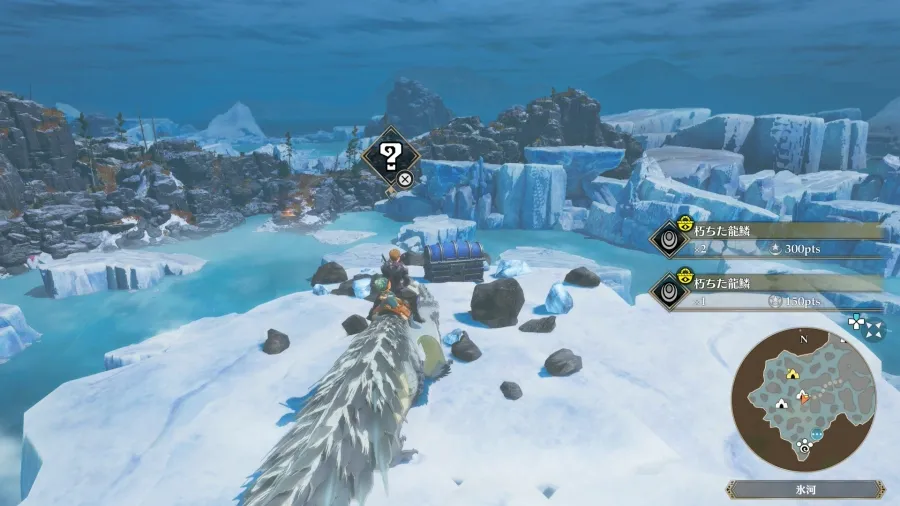Click the 150pts rotten dragon scale notification

coord(770,291)
